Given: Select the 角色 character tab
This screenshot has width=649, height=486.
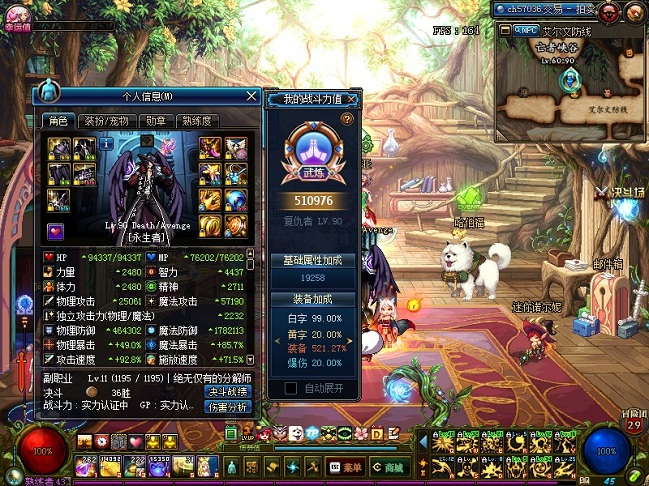Looking at the screenshot, I should coord(57,121).
